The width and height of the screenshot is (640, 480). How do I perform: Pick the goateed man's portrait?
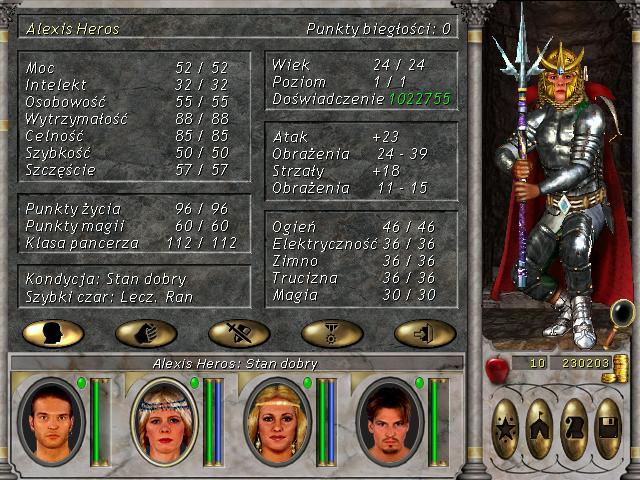(x=390, y=421)
